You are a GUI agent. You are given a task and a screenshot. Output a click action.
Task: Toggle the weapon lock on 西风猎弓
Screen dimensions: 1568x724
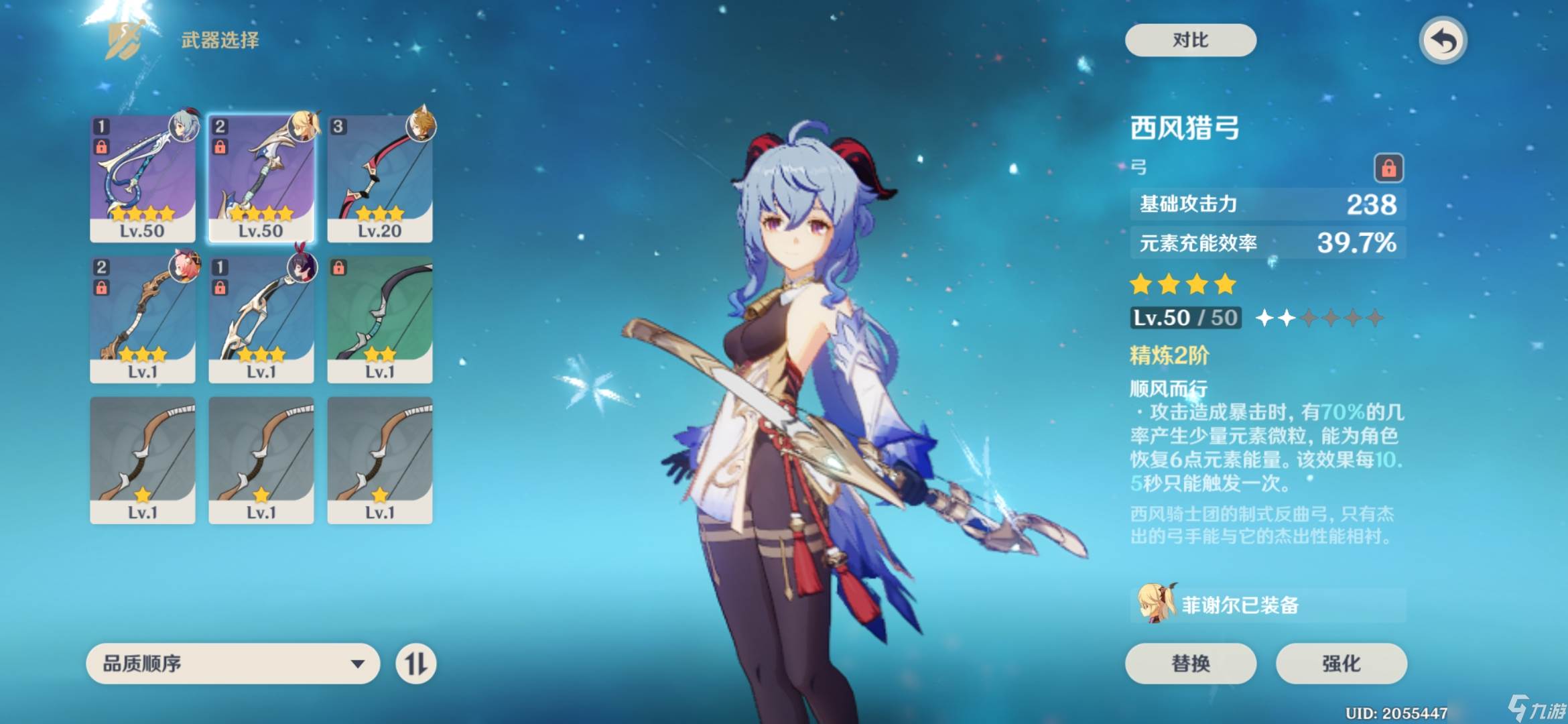(1388, 168)
